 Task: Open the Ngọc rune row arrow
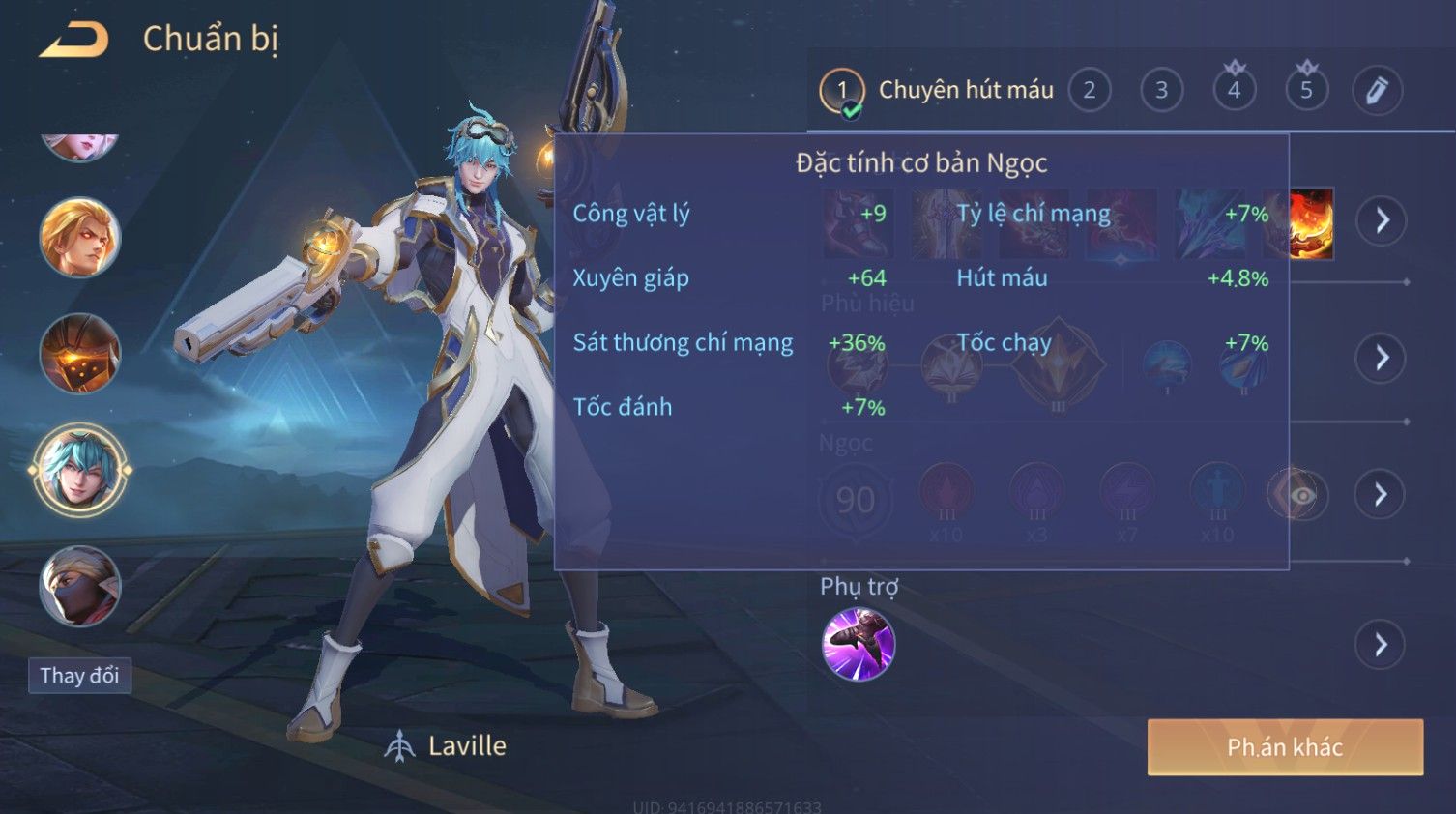click(1381, 495)
